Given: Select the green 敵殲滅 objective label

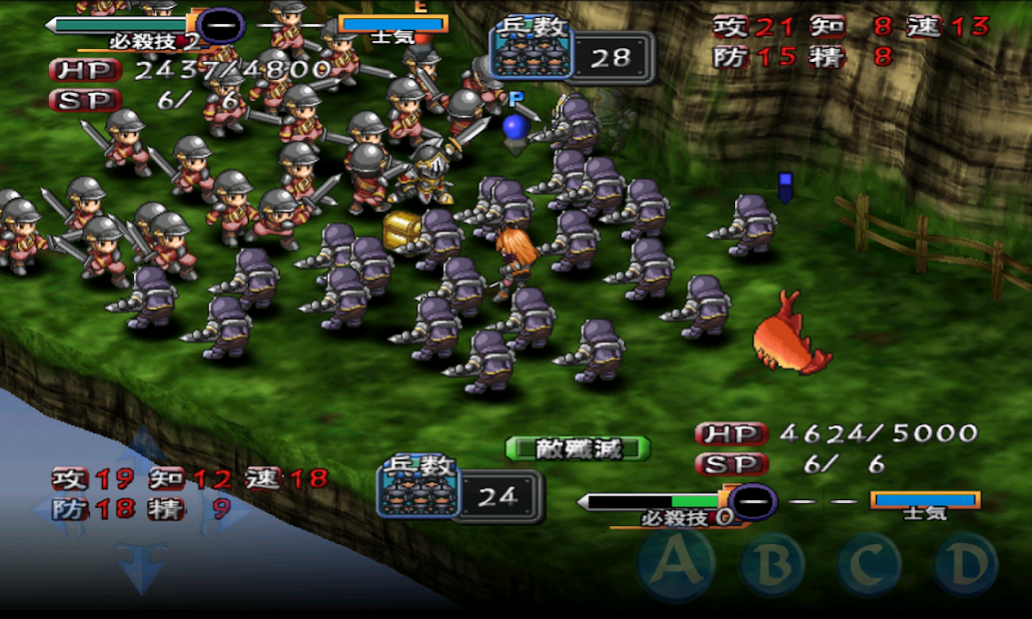Looking at the screenshot, I should (578, 448).
